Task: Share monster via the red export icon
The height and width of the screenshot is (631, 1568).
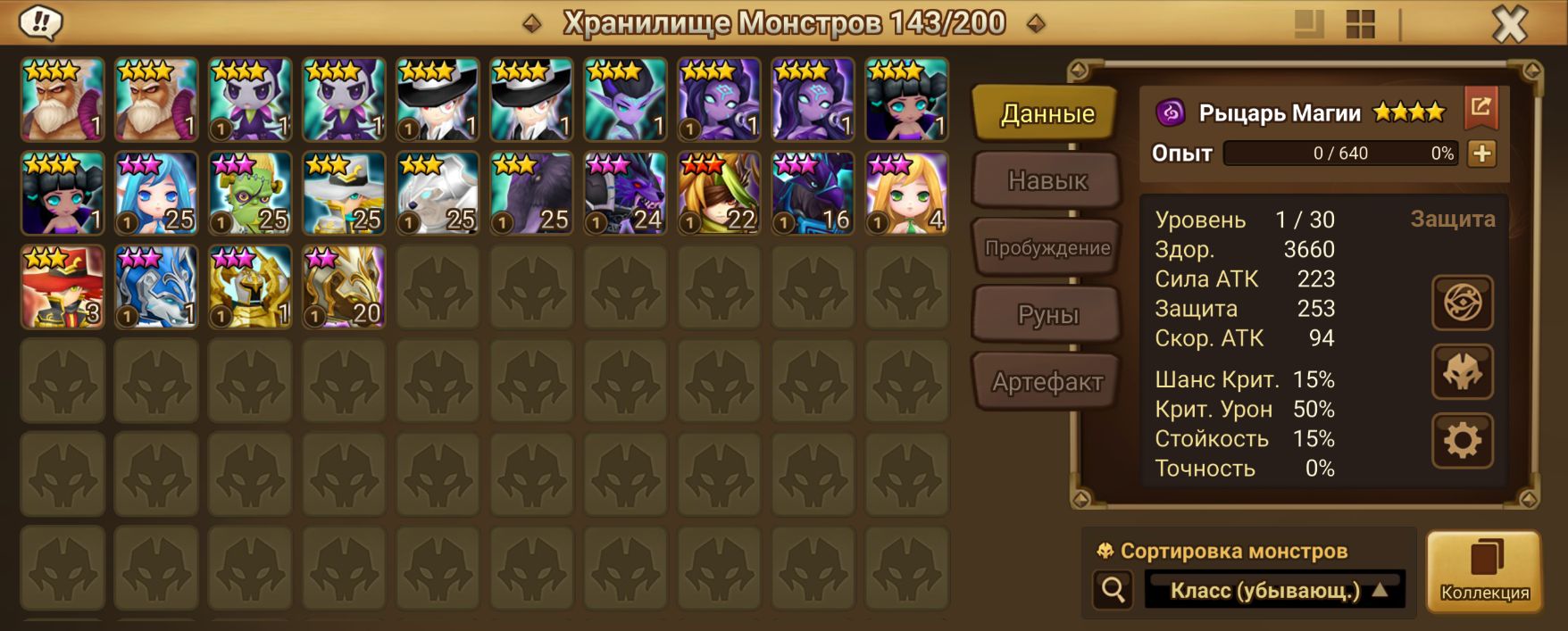Action: (x=1480, y=108)
